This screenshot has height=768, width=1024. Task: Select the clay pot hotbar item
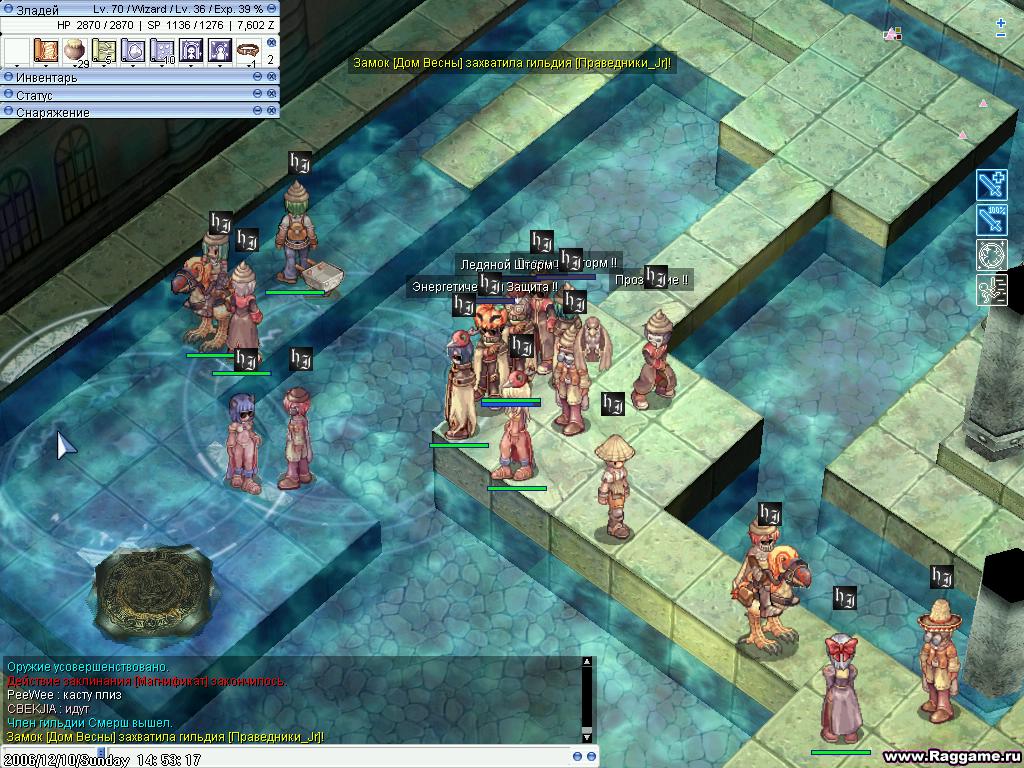(75, 50)
